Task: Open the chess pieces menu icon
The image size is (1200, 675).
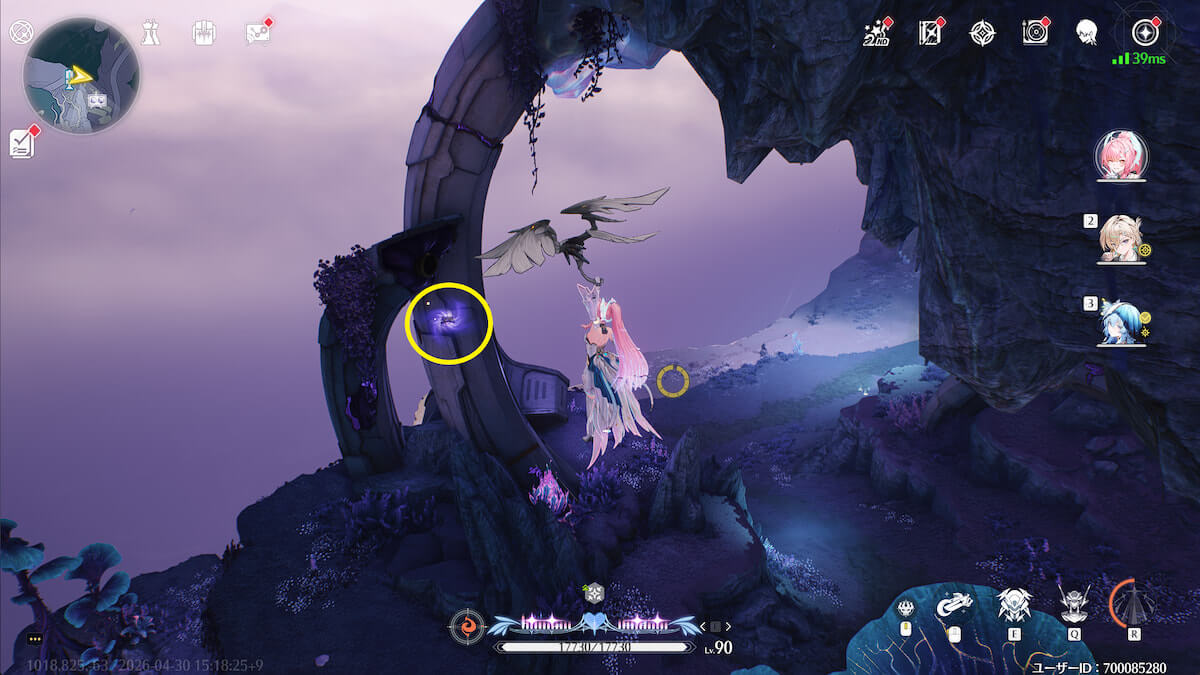Action: 149,32
